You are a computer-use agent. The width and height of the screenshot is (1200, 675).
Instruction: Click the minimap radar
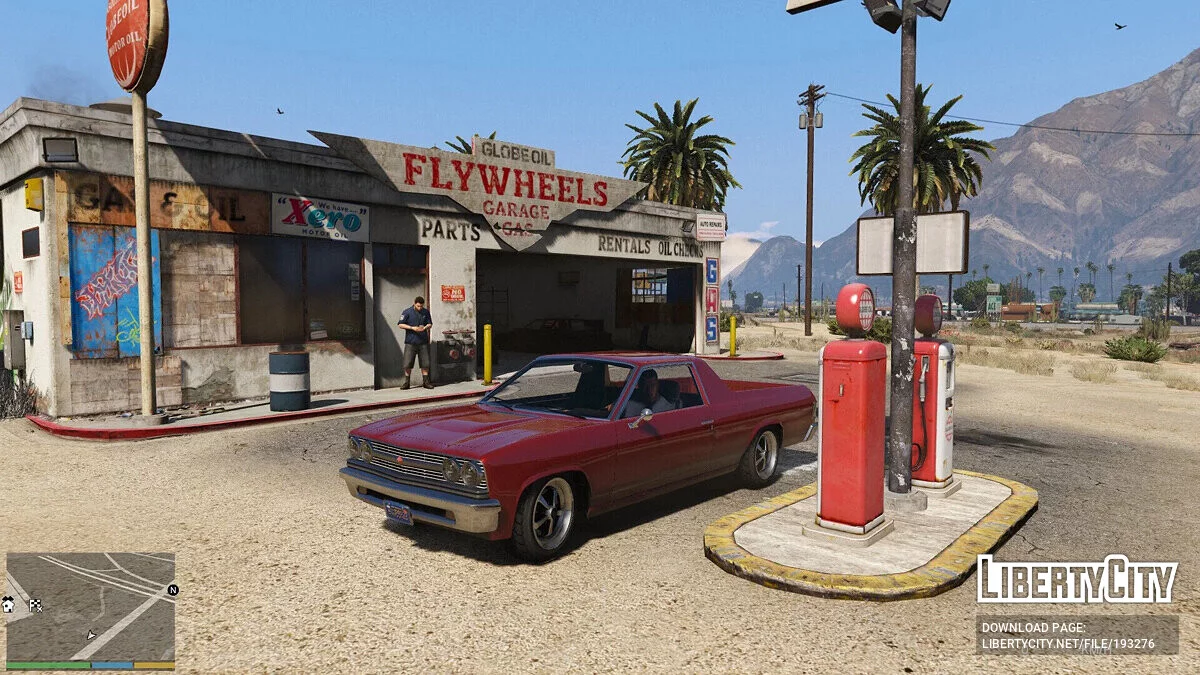click(x=90, y=606)
